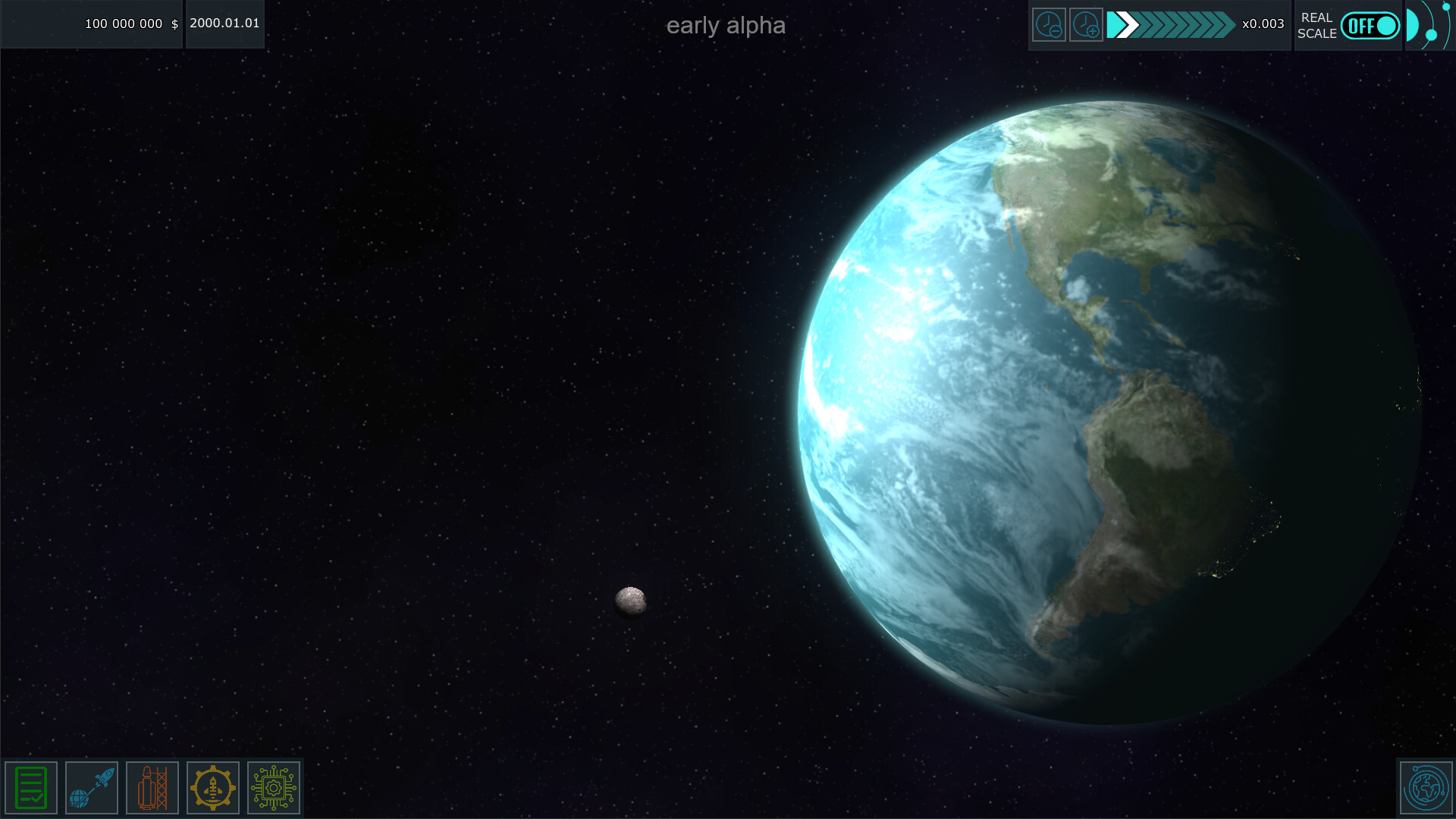Click the orbit diagram icon at top right

(x=1429, y=25)
